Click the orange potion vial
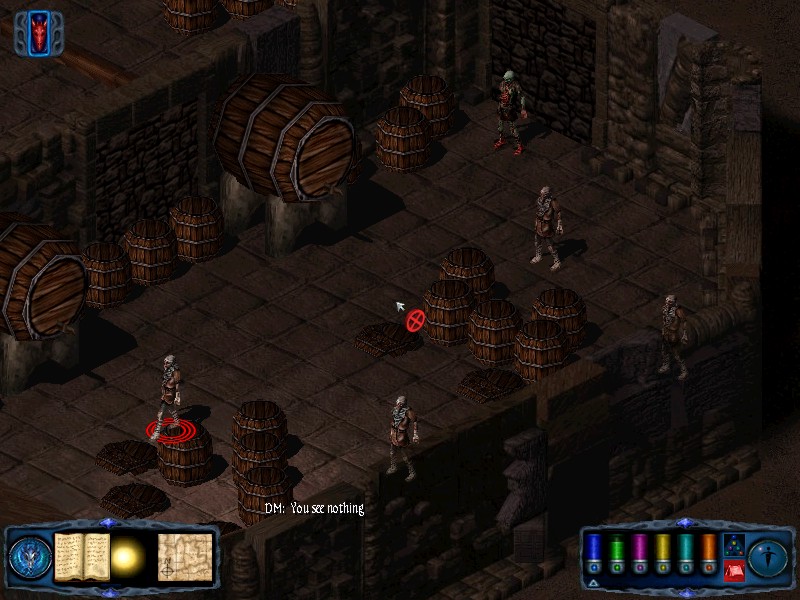 [708, 552]
